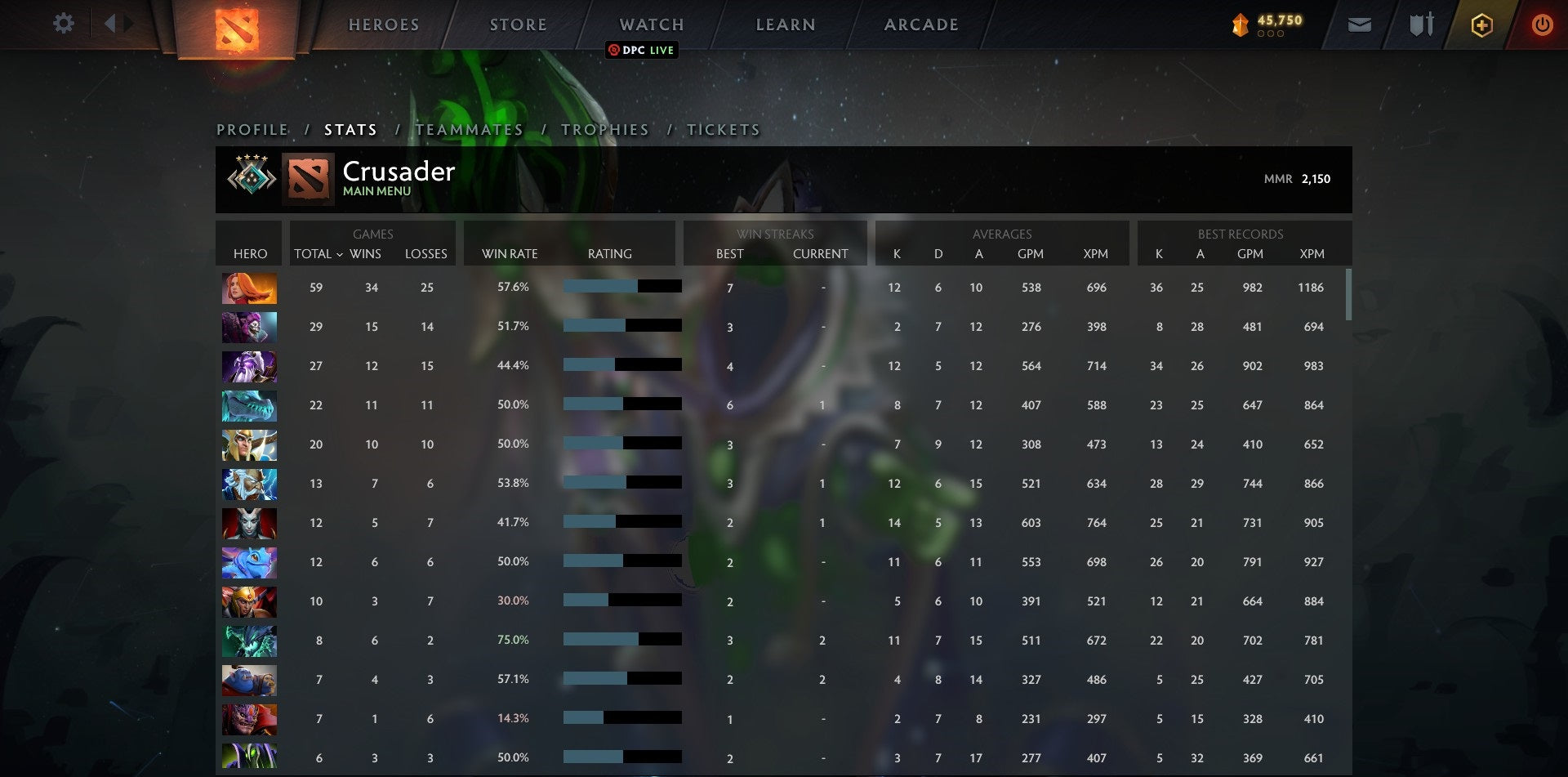Select Queen of Pain's hero portrait

[249, 524]
